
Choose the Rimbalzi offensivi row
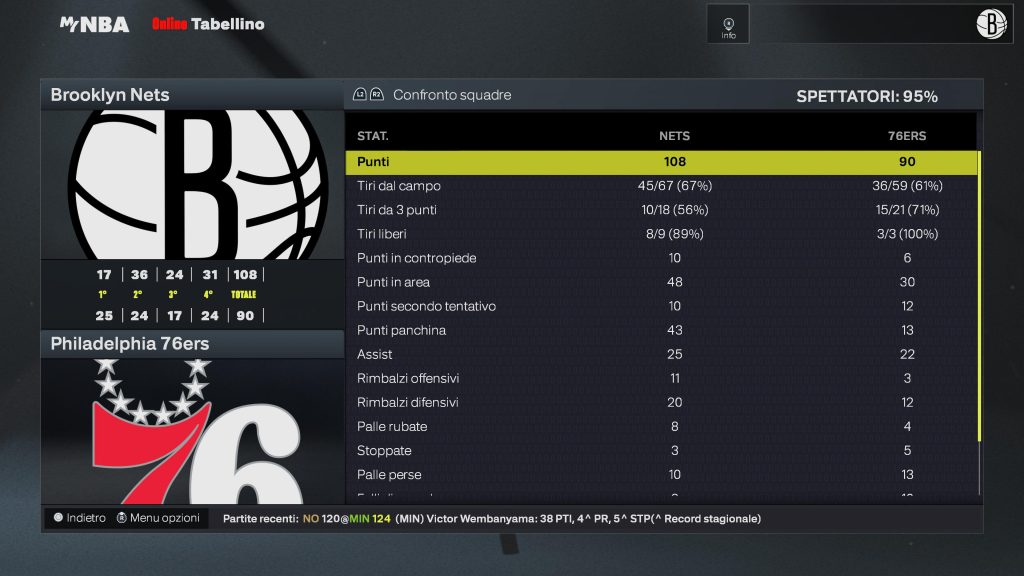[x=660, y=378]
